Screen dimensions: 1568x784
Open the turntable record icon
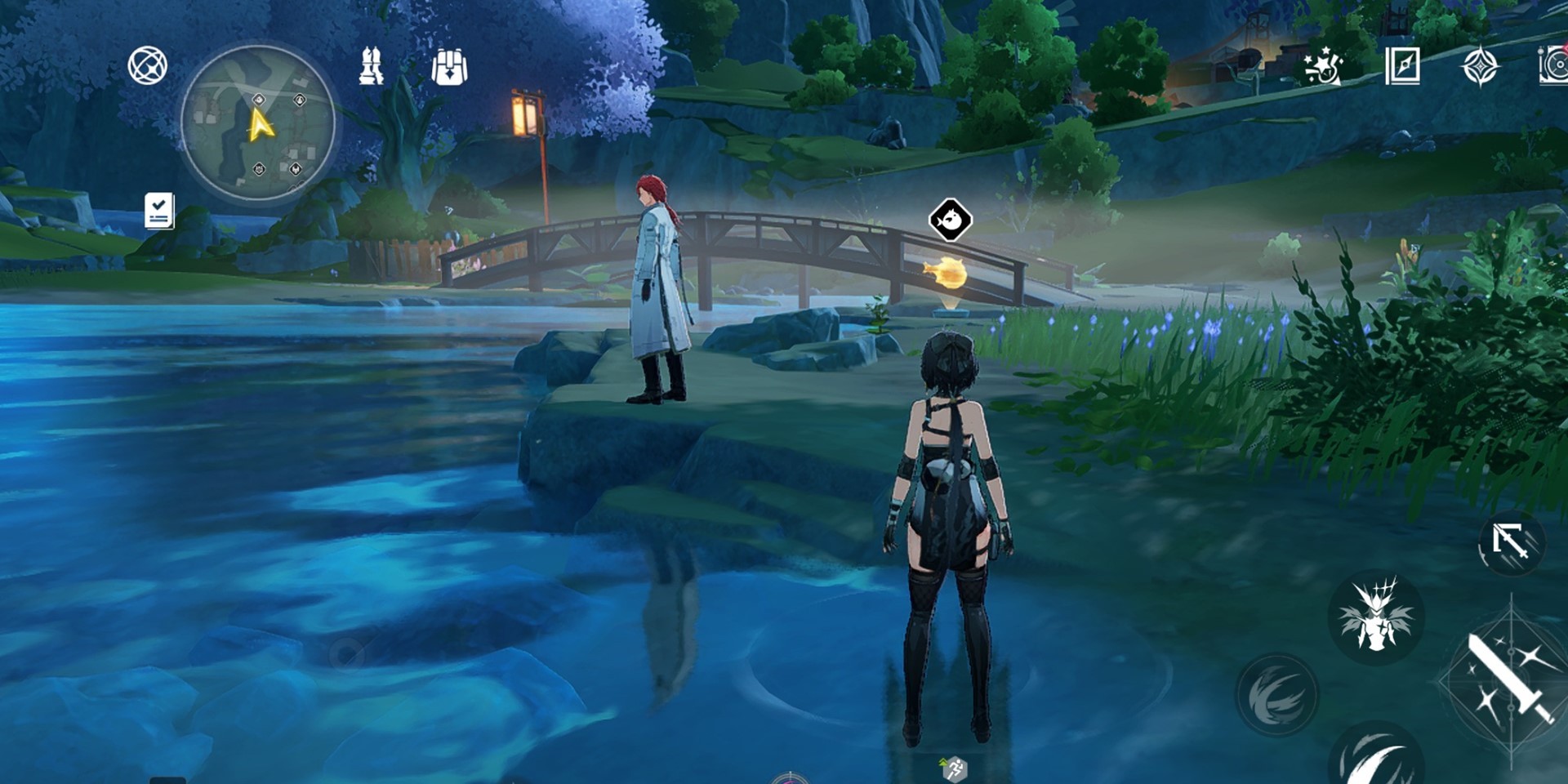coord(1553,66)
